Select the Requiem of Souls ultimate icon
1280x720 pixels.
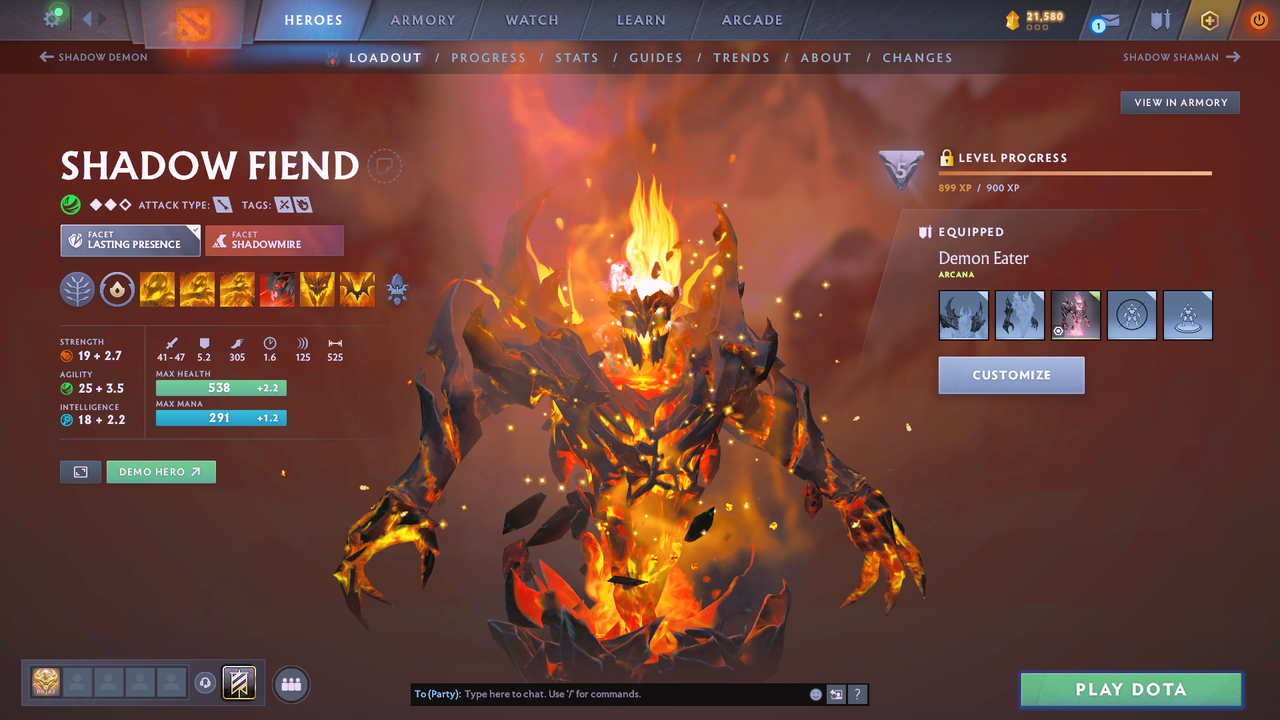(357, 290)
